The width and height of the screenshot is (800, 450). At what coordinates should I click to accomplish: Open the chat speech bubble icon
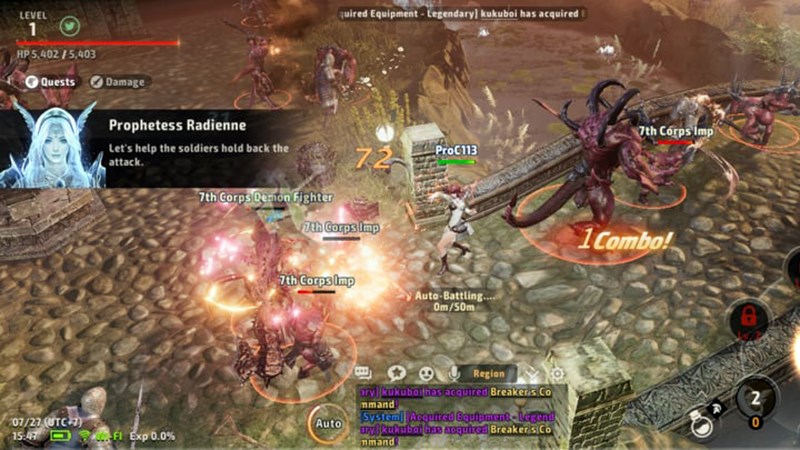pos(363,373)
